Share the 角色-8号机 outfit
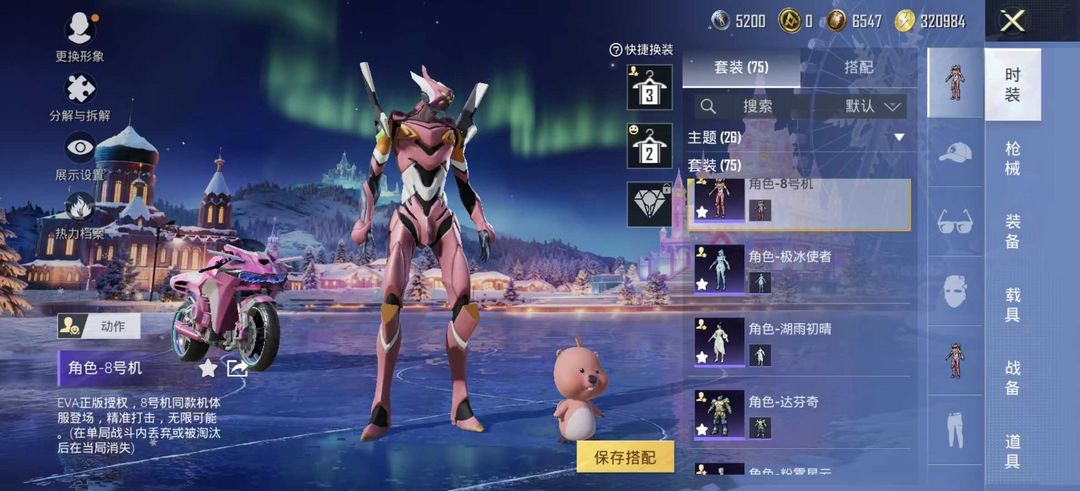1080x491 pixels. tap(237, 368)
